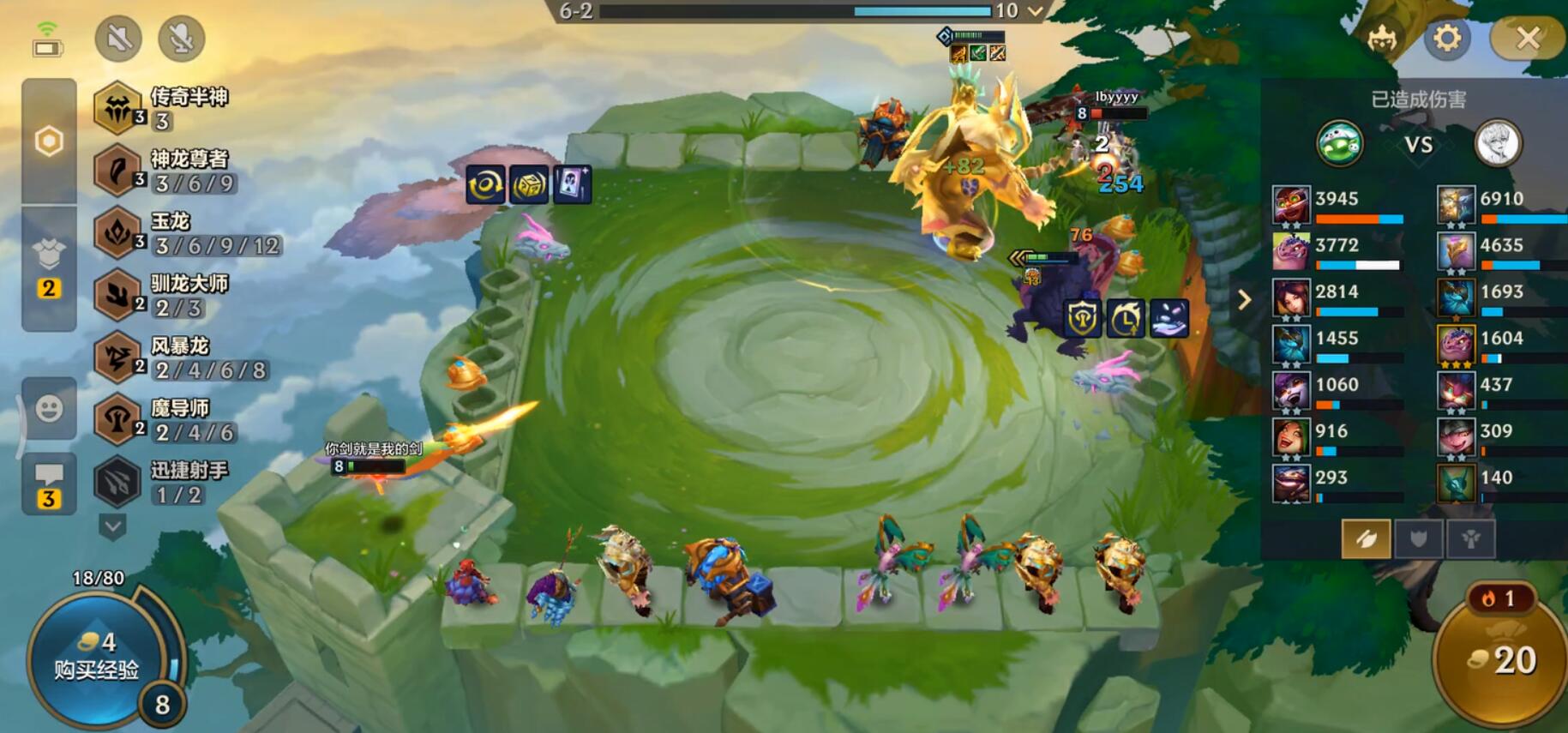The image size is (1568, 733).
Task: Toggle the muted microphone icon
Action: (181, 39)
